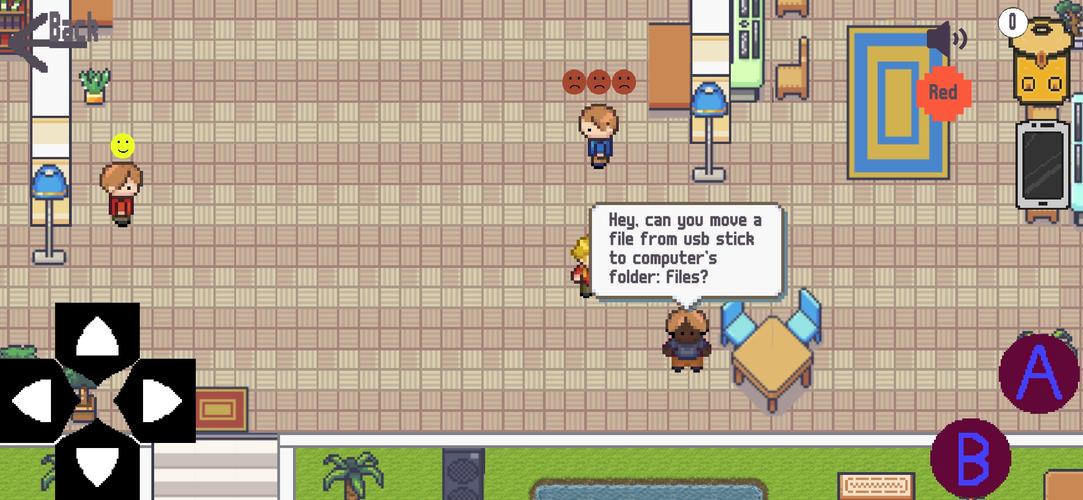Viewport: 1083px width, 500px height.
Task: Tap the up arrow on the d-pad
Action: 96,339
